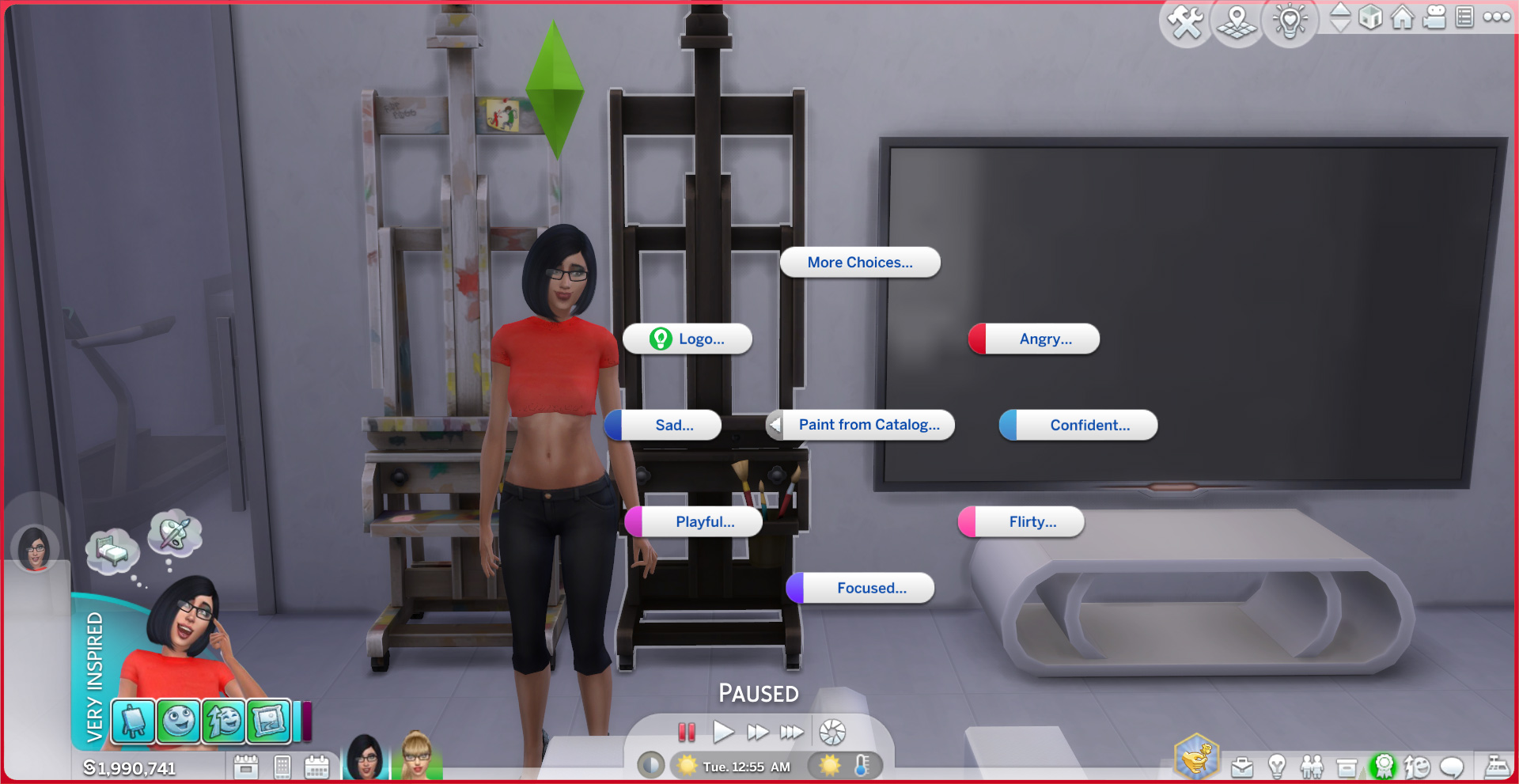This screenshot has width=1519, height=784.
Task: Select the Flirty painting option
Action: 1029,521
